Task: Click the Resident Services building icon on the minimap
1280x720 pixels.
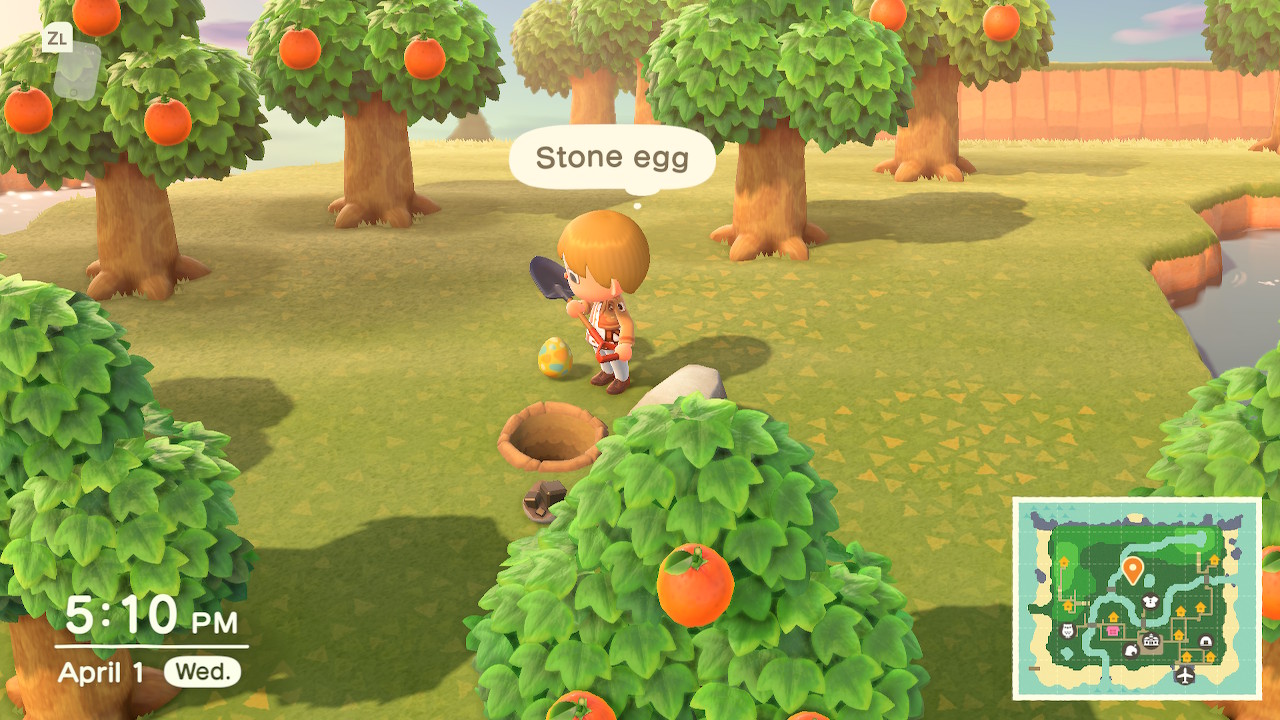Action: (1150, 641)
